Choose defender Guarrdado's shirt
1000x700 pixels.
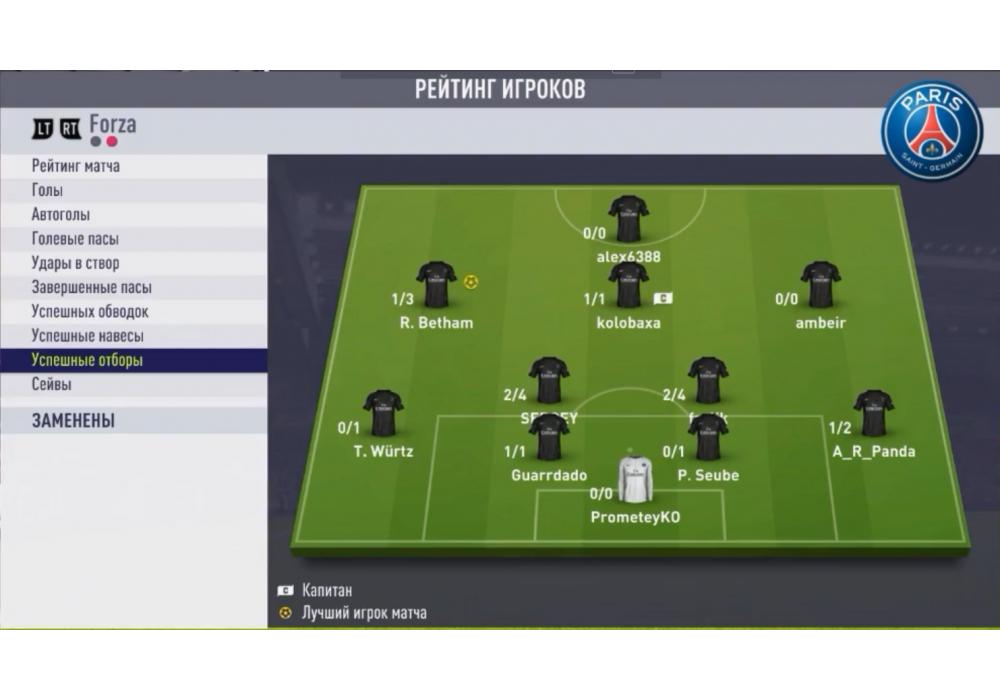pyautogui.click(x=549, y=438)
